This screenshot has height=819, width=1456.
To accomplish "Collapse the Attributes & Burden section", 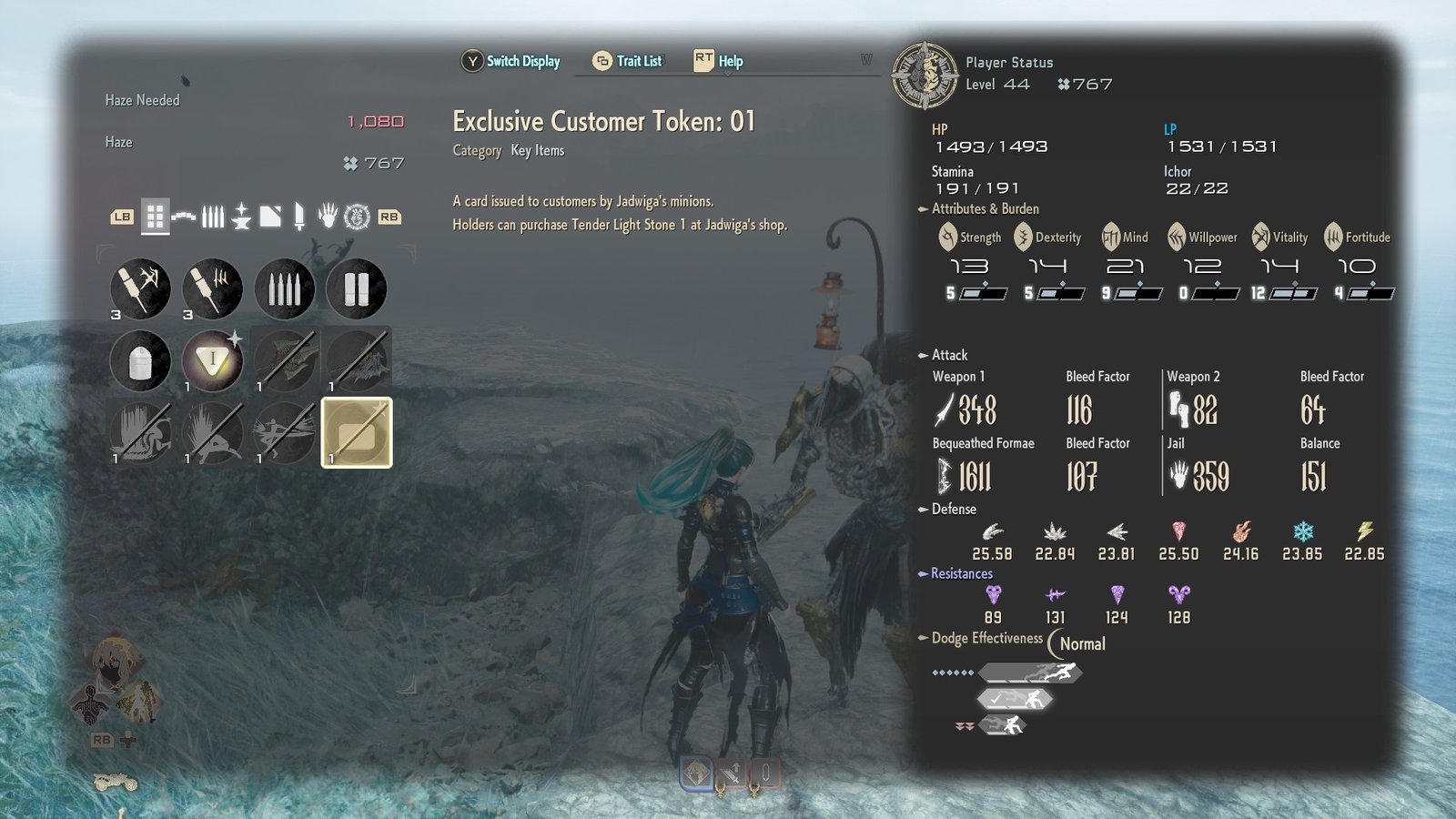I will click(x=985, y=208).
